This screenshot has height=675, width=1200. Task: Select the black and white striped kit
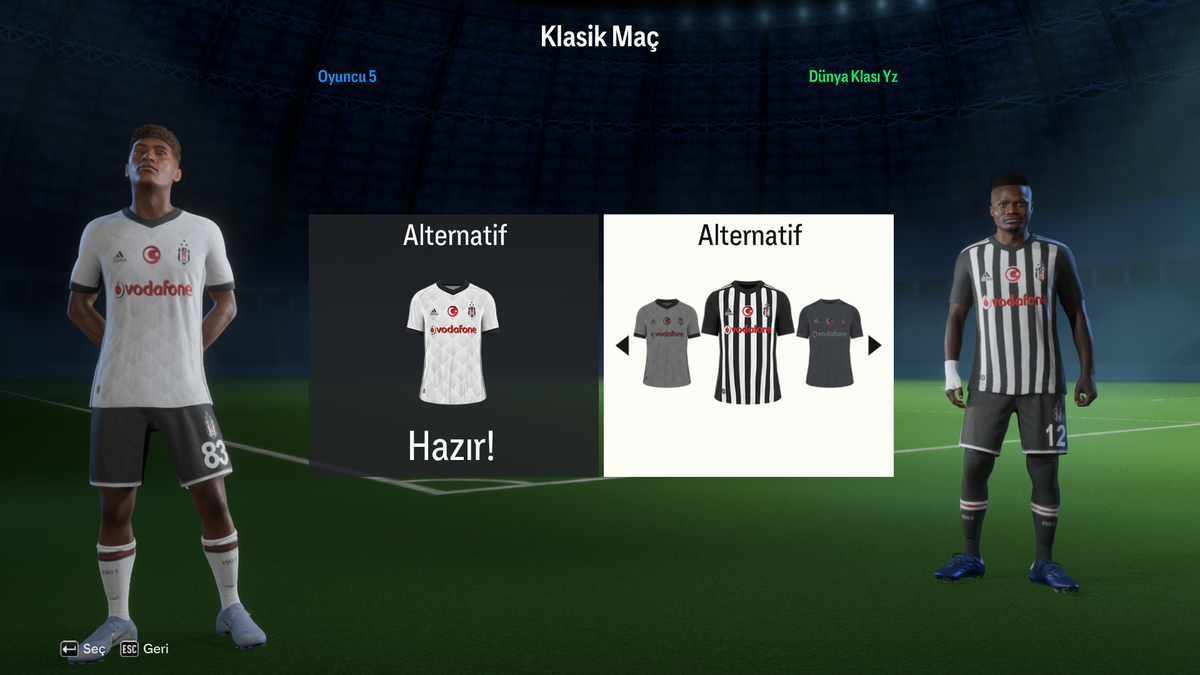(748, 342)
